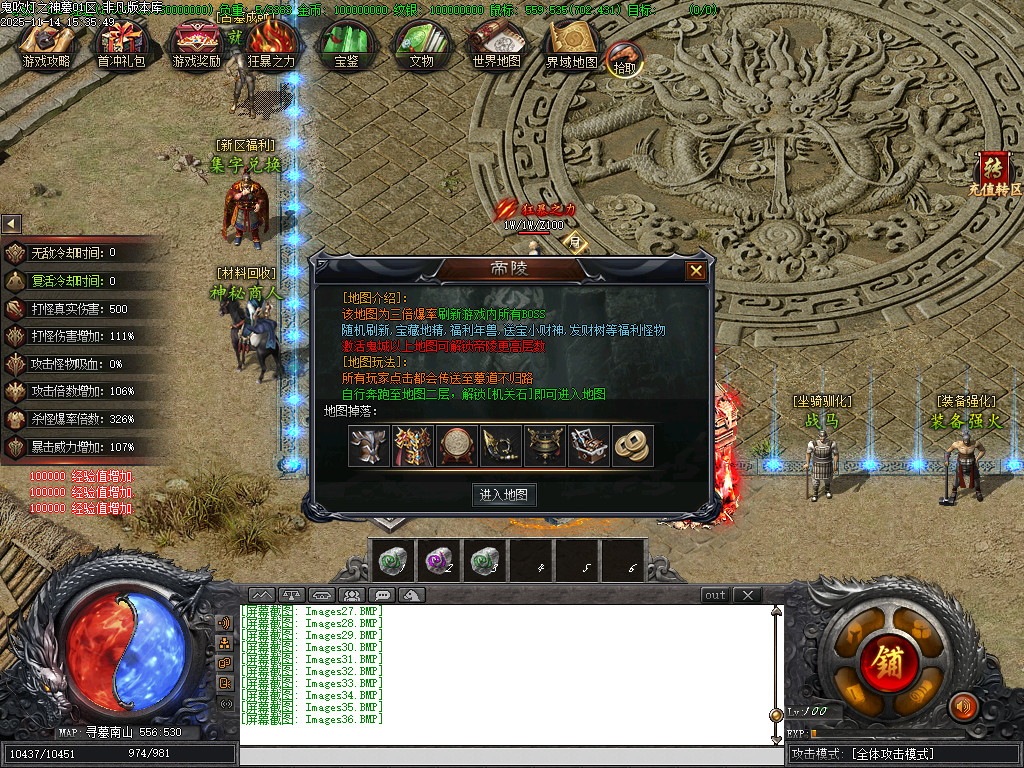Click the 拾取 pickup button
Viewport: 1024px width, 768px height.
[x=625, y=59]
